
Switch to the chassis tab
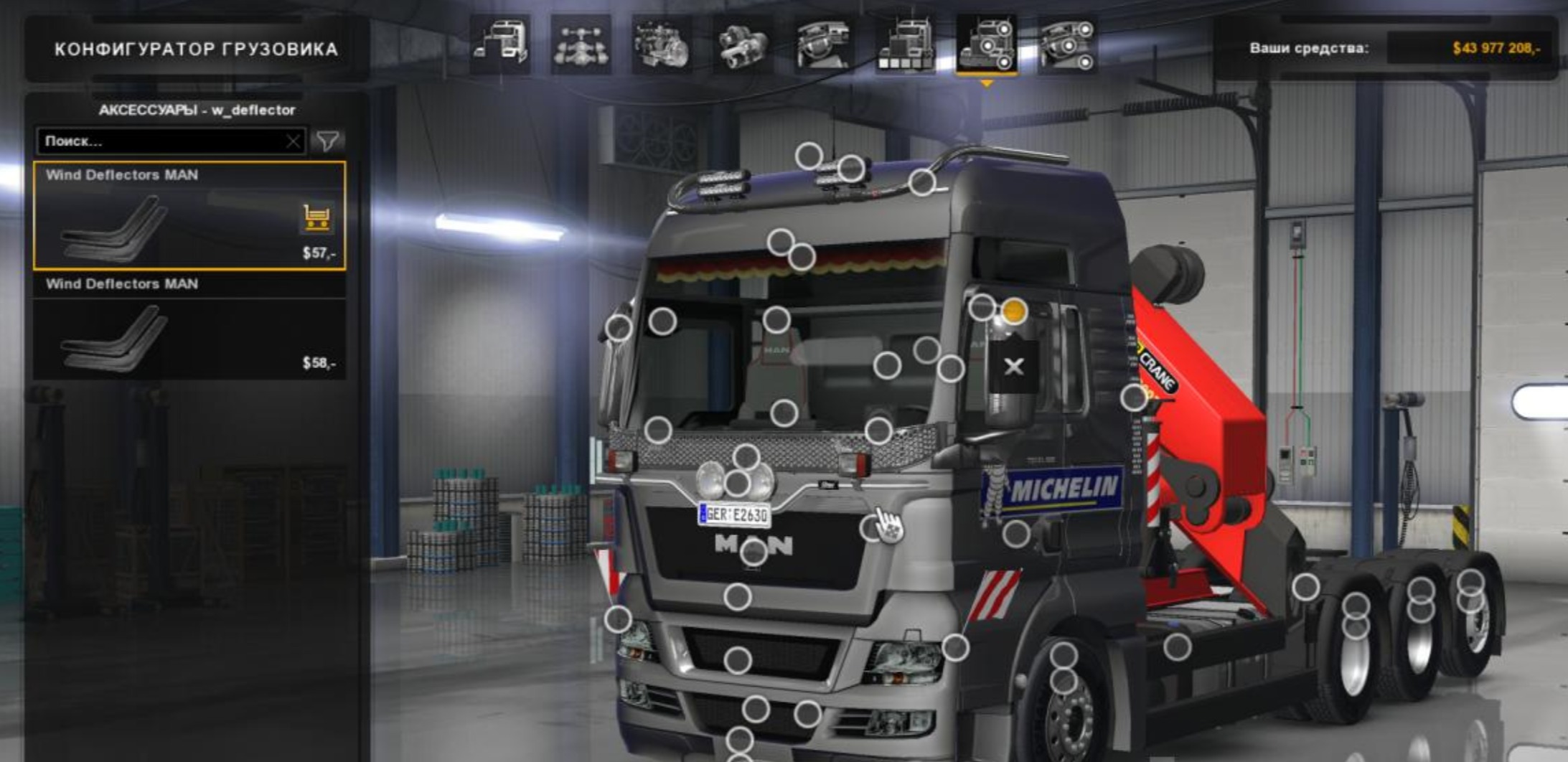point(581,44)
